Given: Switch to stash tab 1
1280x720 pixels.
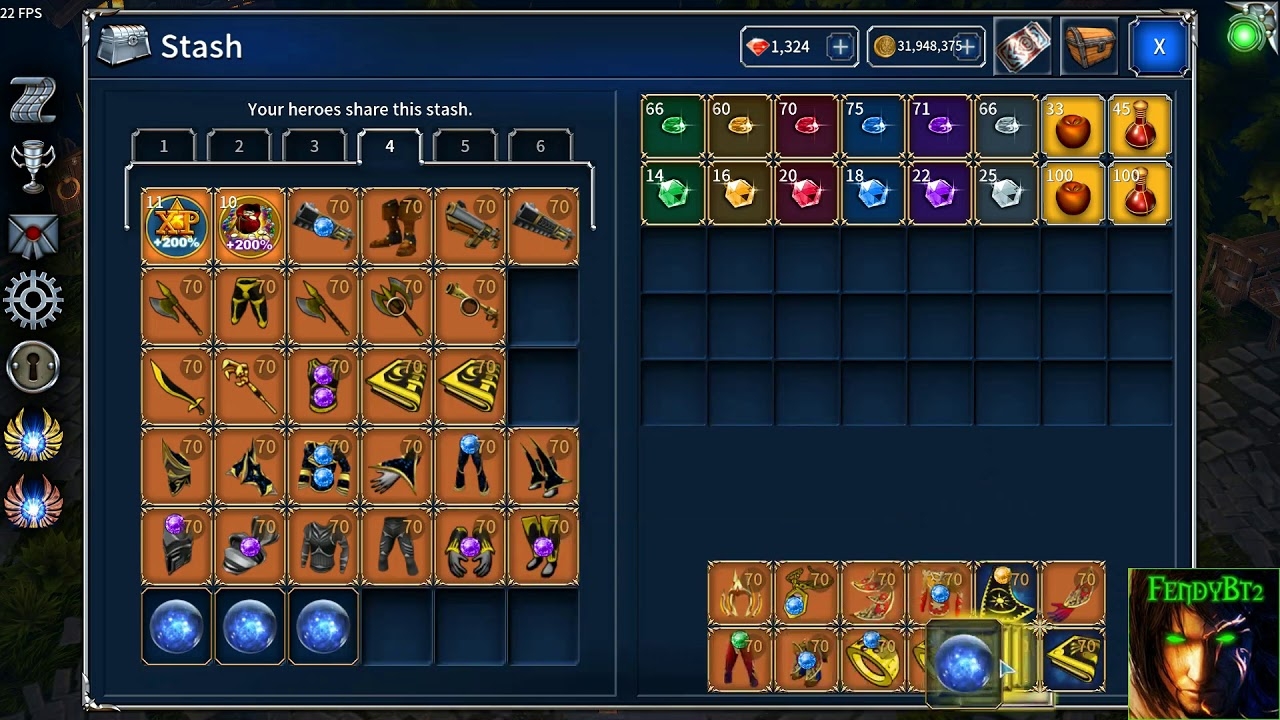Looking at the screenshot, I should [x=164, y=146].
